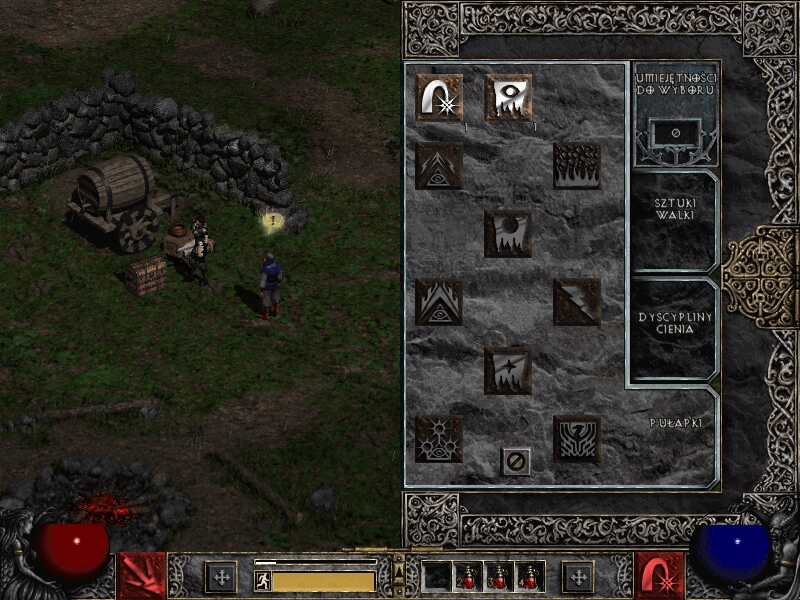The height and width of the screenshot is (600, 800).
Task: Toggle the run/walk running-man button
Action: (263, 580)
